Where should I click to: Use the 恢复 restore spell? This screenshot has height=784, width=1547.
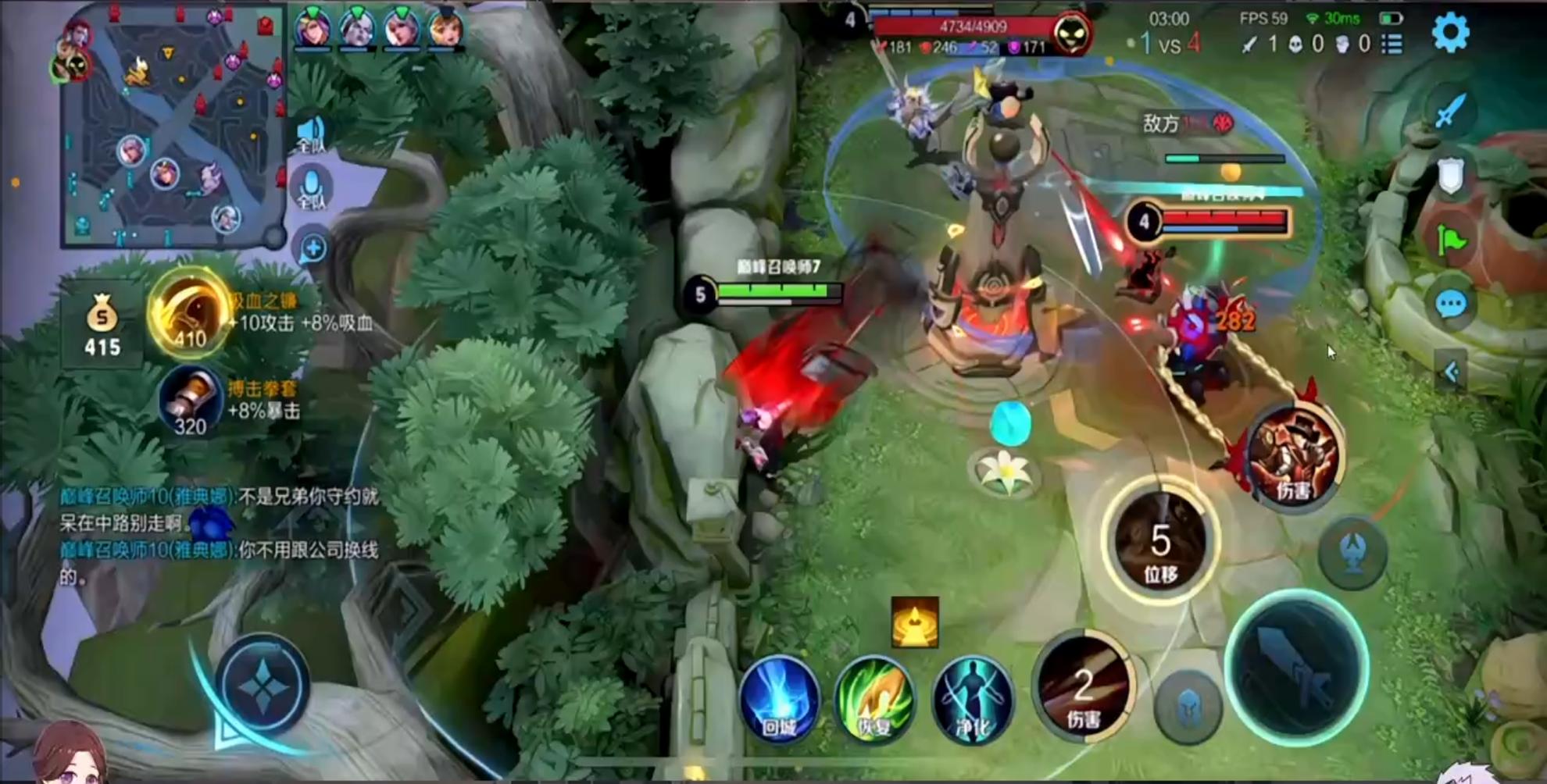[x=874, y=700]
